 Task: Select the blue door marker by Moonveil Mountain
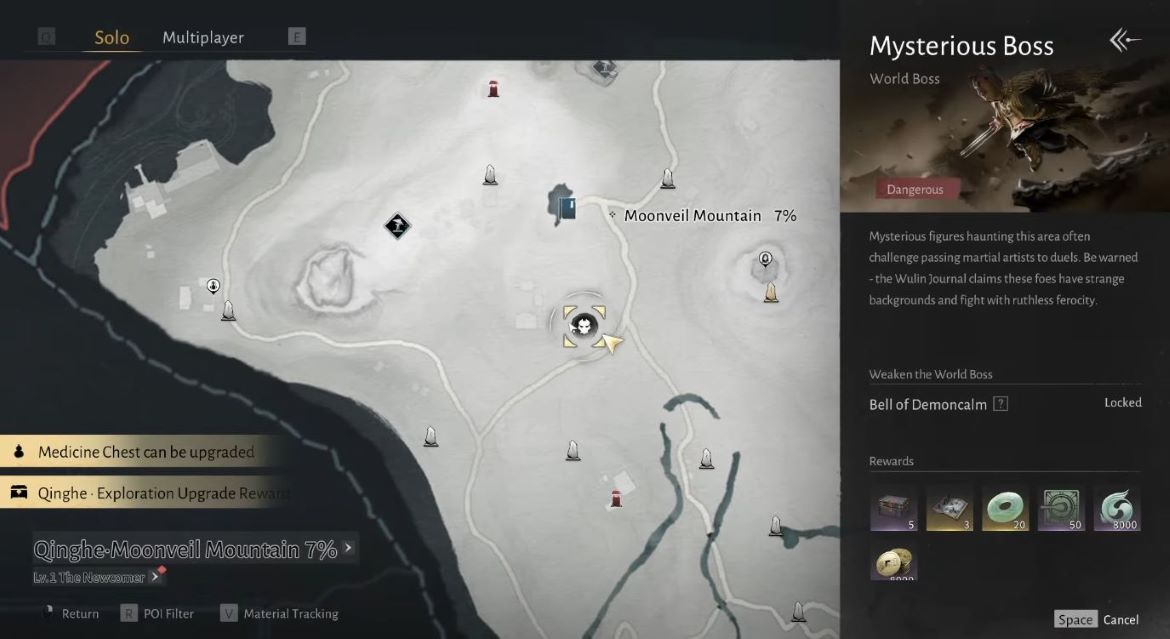point(567,207)
